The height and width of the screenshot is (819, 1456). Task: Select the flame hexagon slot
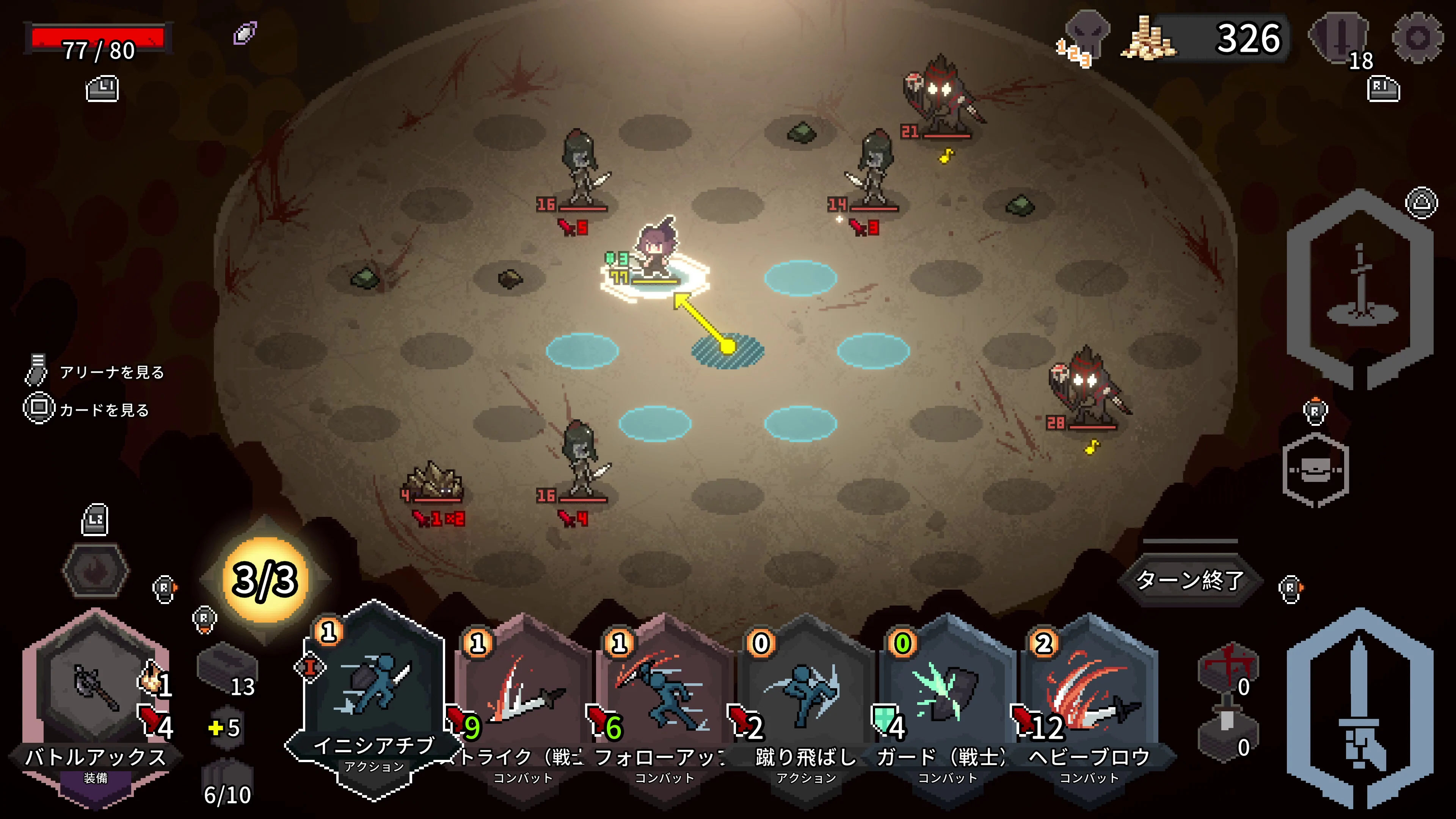95,571
